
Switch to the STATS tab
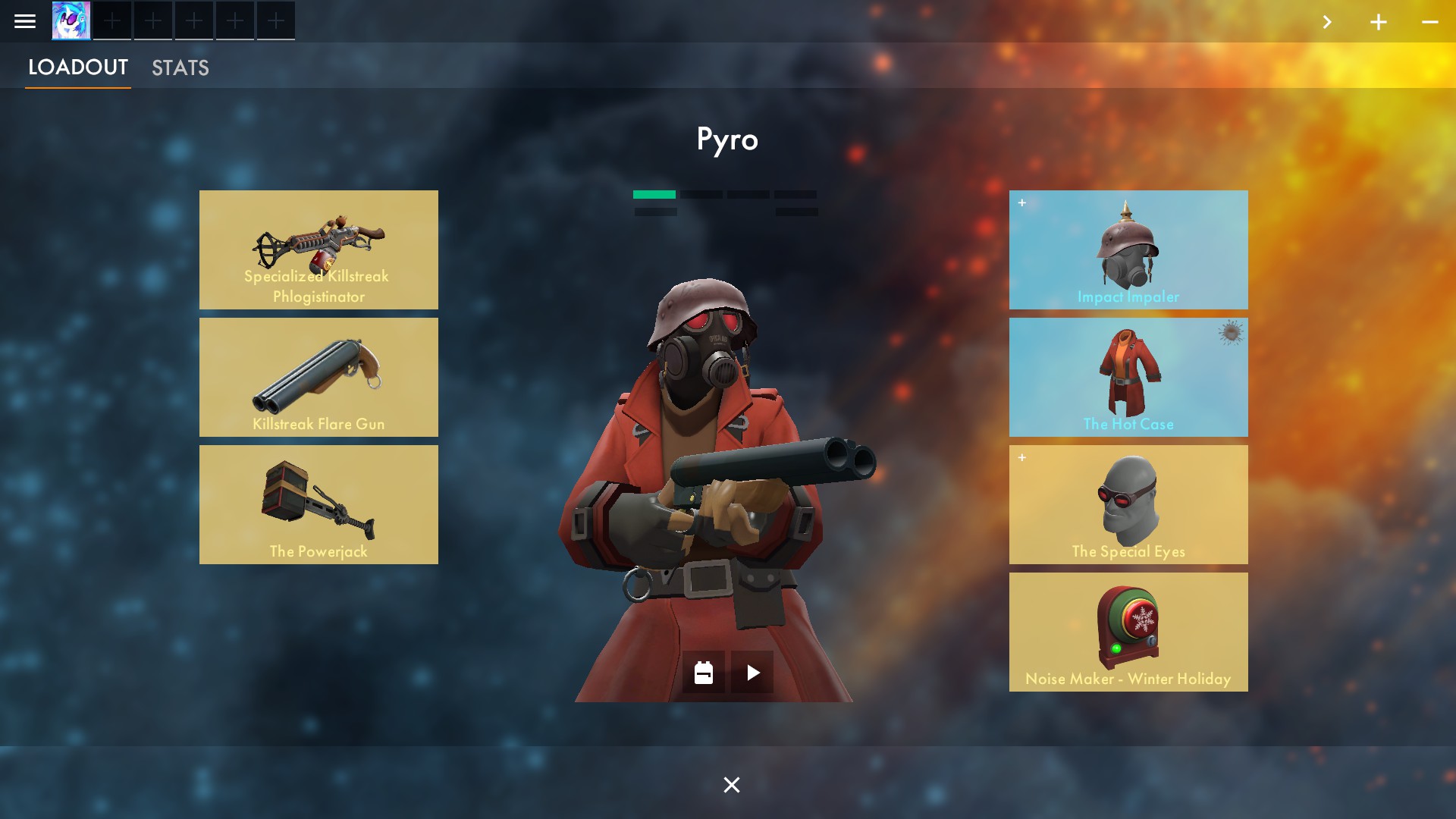(180, 67)
